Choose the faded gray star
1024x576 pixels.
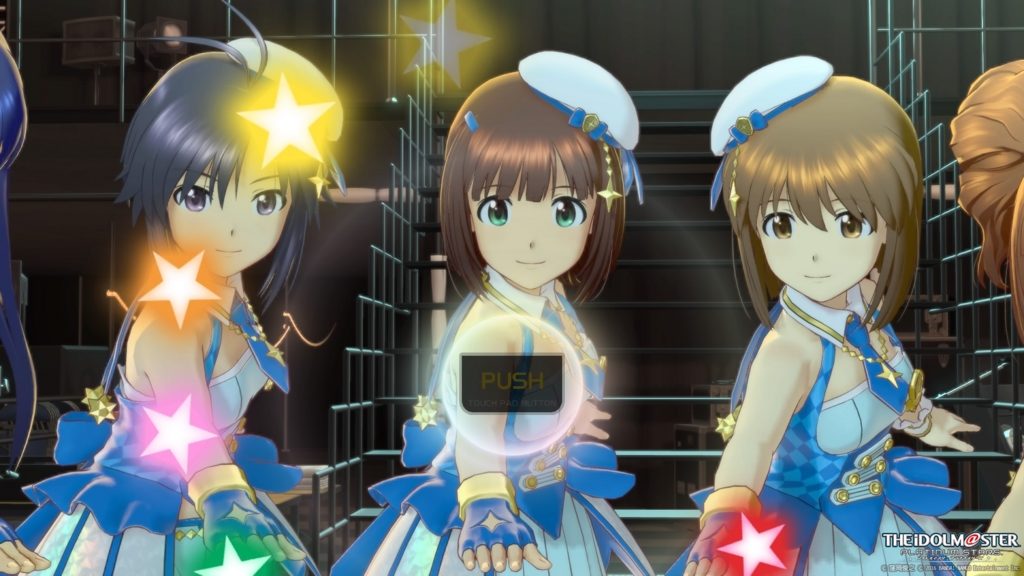coord(444,41)
